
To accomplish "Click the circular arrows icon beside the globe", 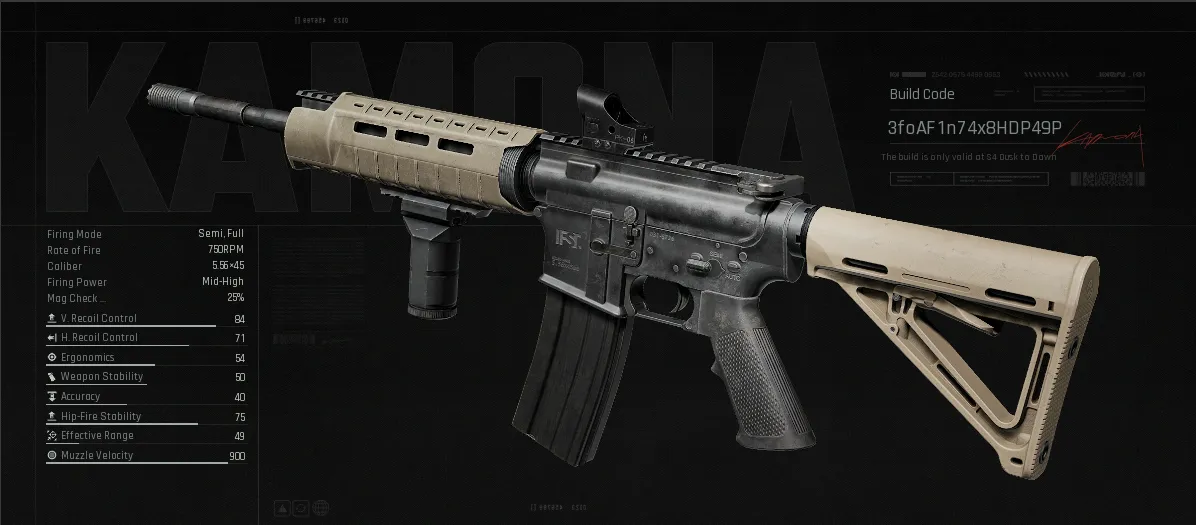I will [302, 509].
